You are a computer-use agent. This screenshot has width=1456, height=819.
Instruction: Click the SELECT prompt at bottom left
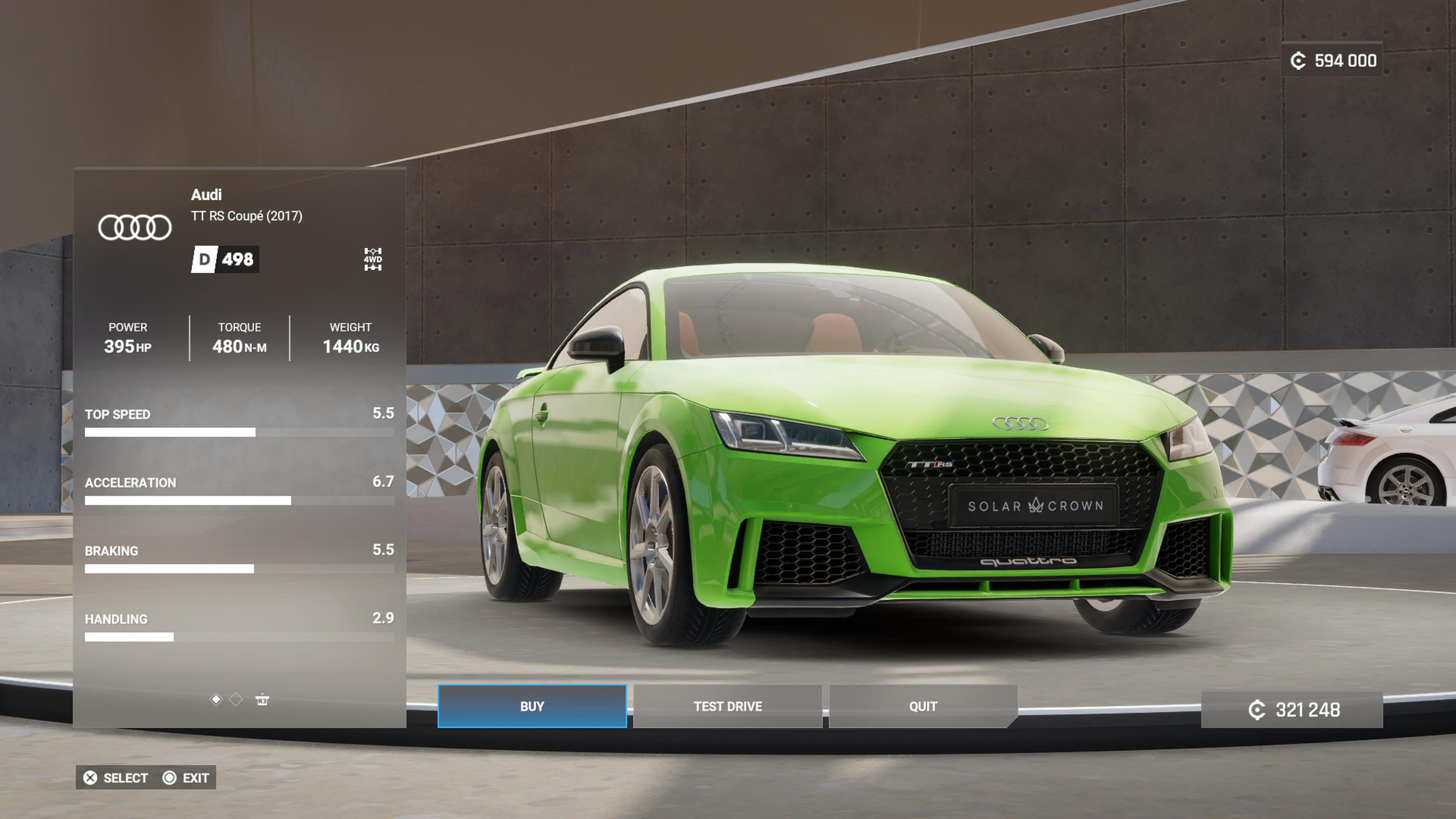coord(126,778)
